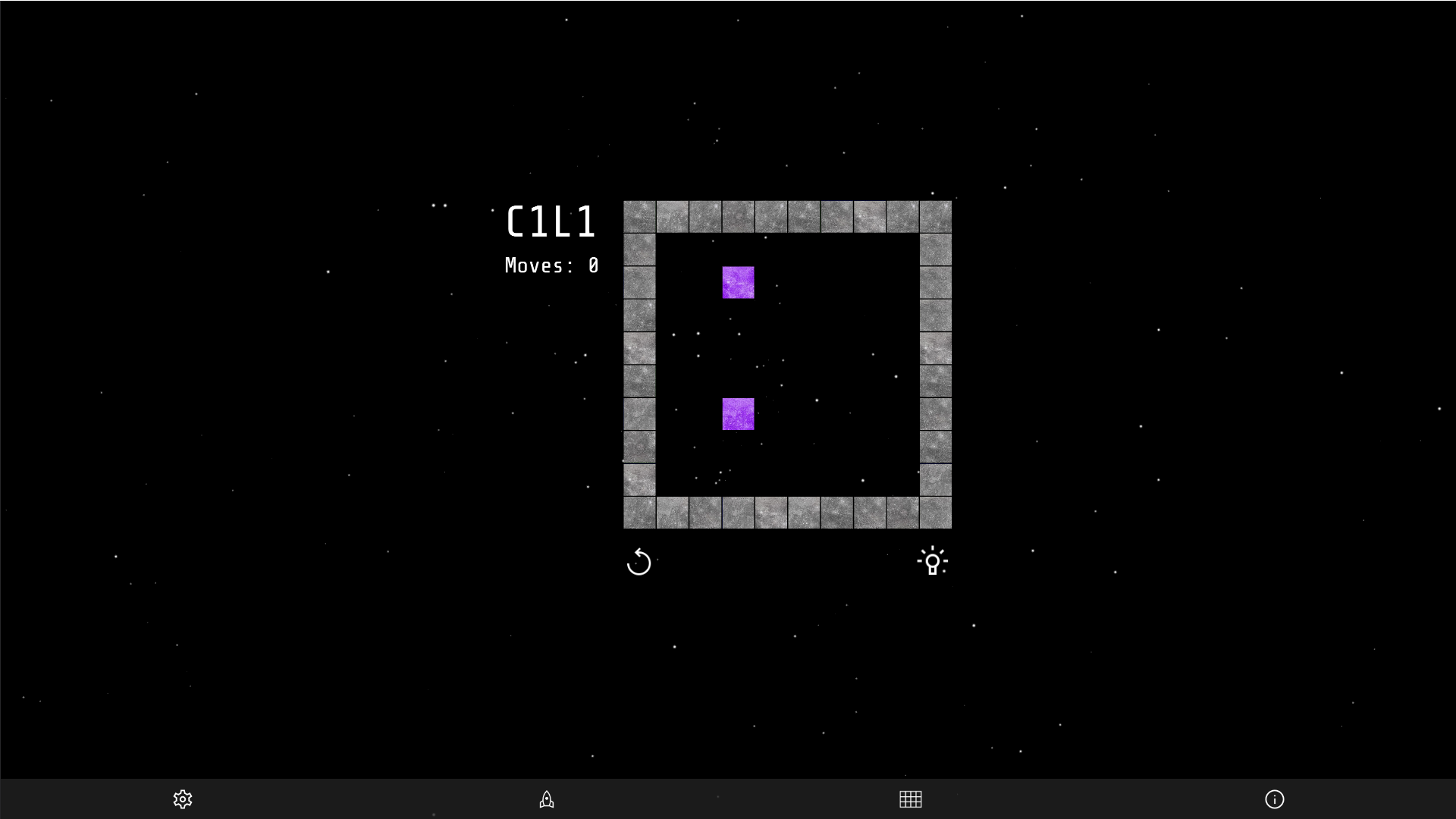Click the bottom-right corner wall tile
Screen dimensions: 1456x819
(935, 512)
